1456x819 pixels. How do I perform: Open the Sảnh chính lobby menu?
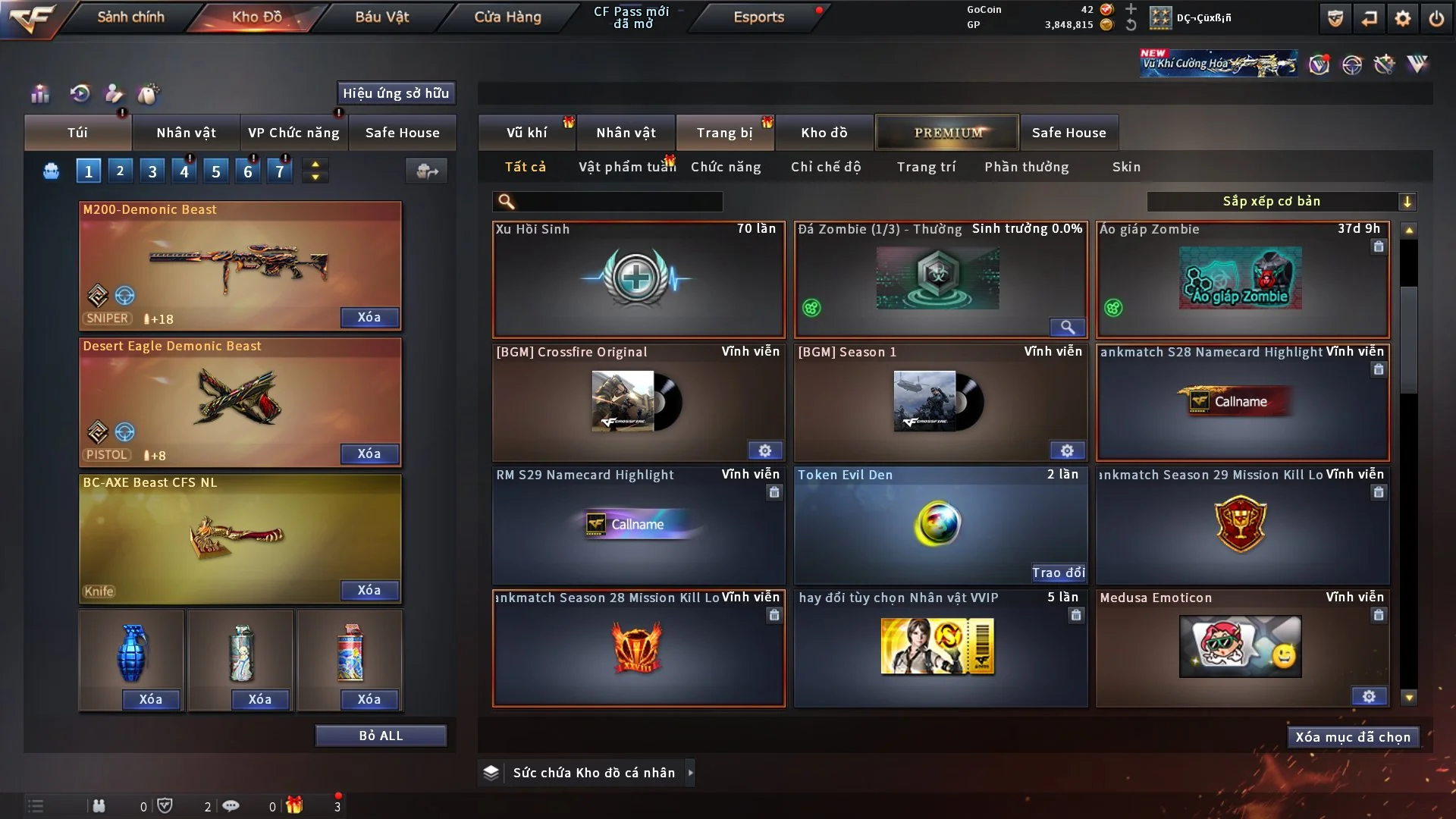tap(130, 17)
